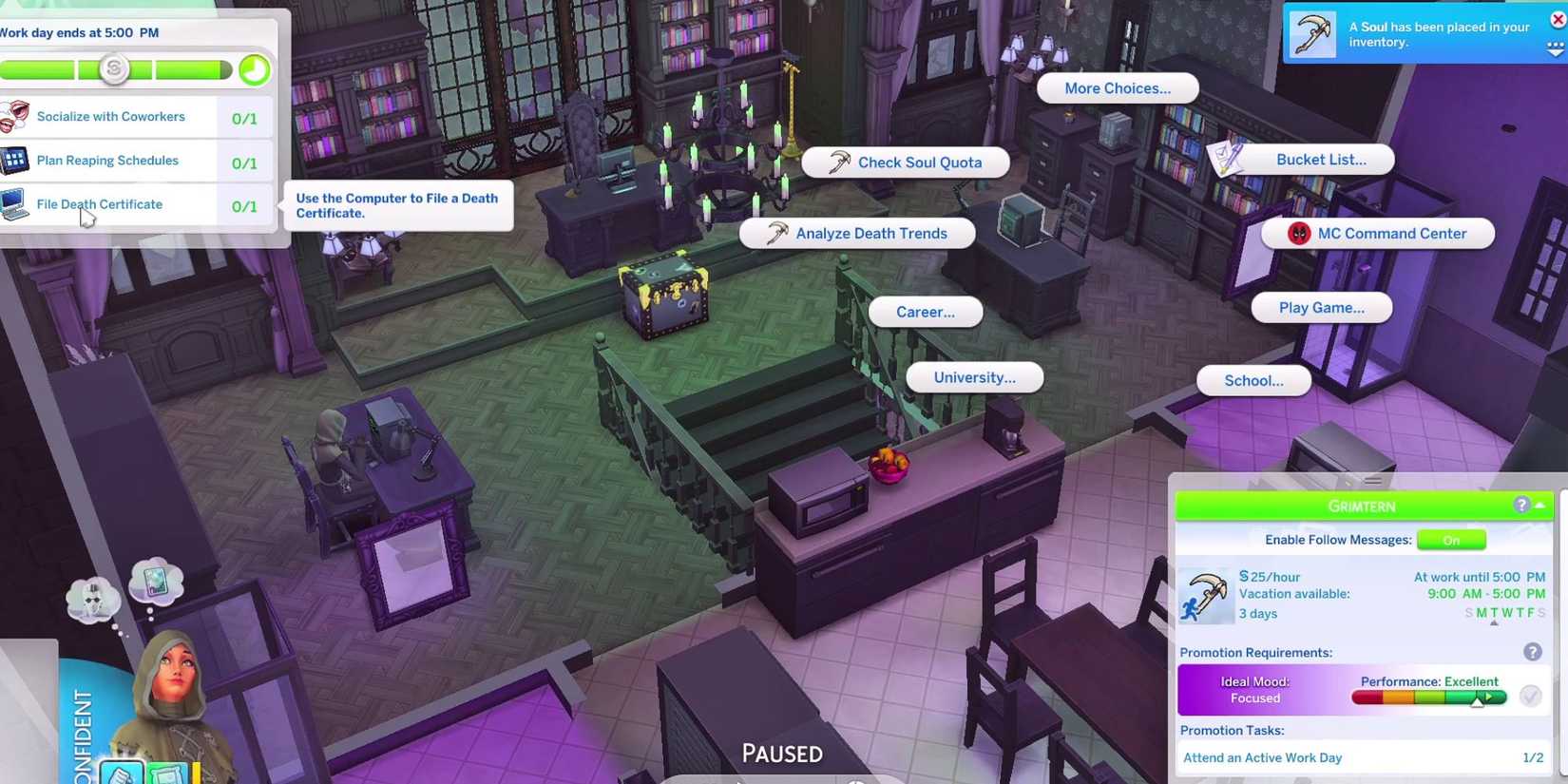Select Career from the interaction menu
1568x784 pixels.
[x=925, y=312]
